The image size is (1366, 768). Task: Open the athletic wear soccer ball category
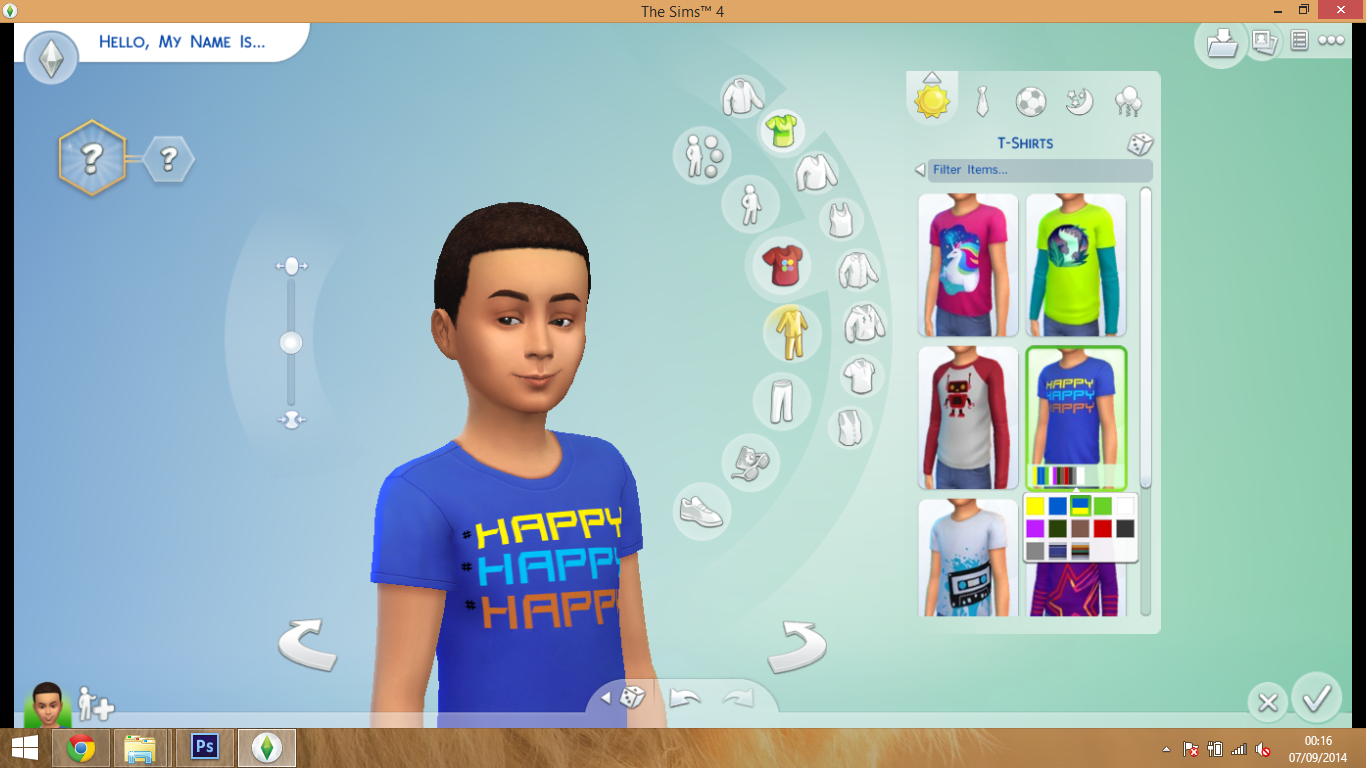click(1030, 100)
